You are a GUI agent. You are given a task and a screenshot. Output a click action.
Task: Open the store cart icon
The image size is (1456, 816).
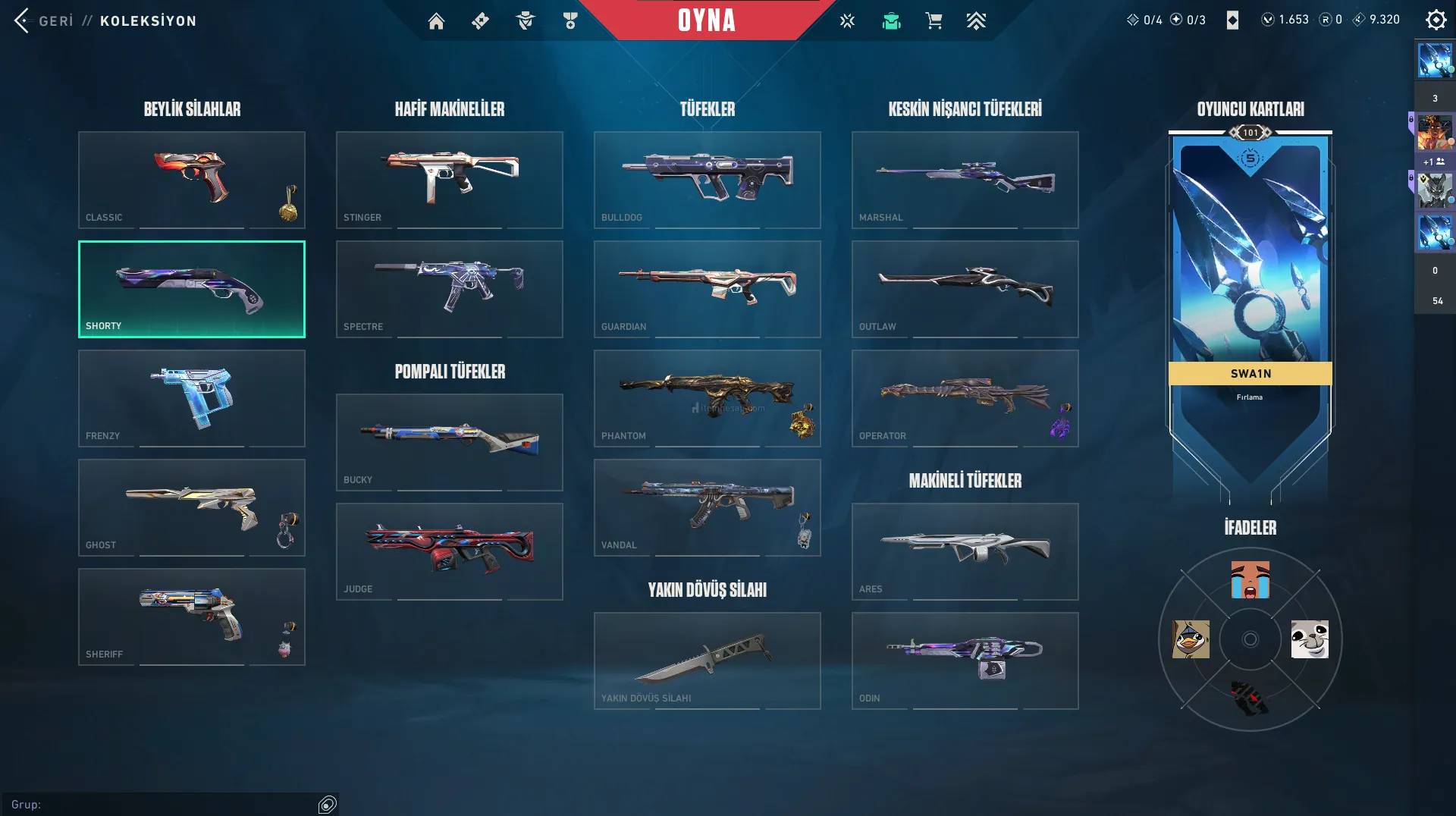934,21
